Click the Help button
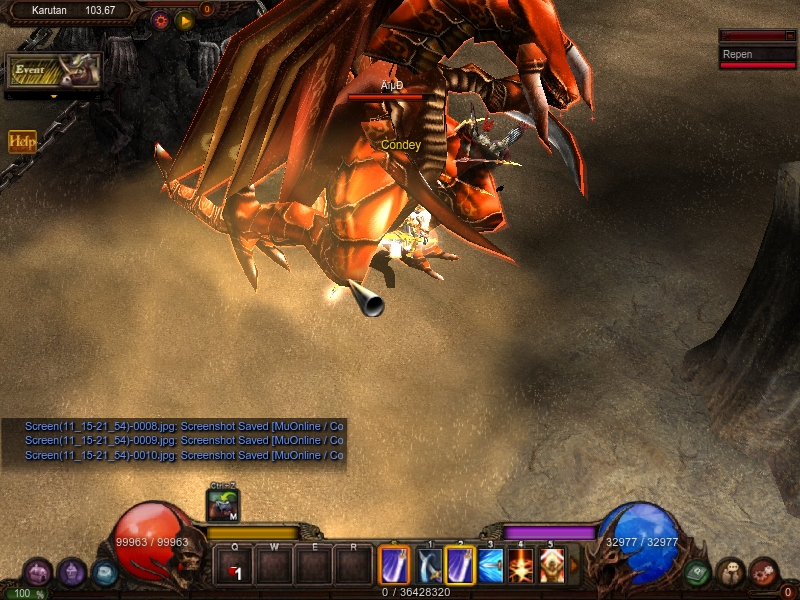This screenshot has width=800, height=600. [x=22, y=142]
